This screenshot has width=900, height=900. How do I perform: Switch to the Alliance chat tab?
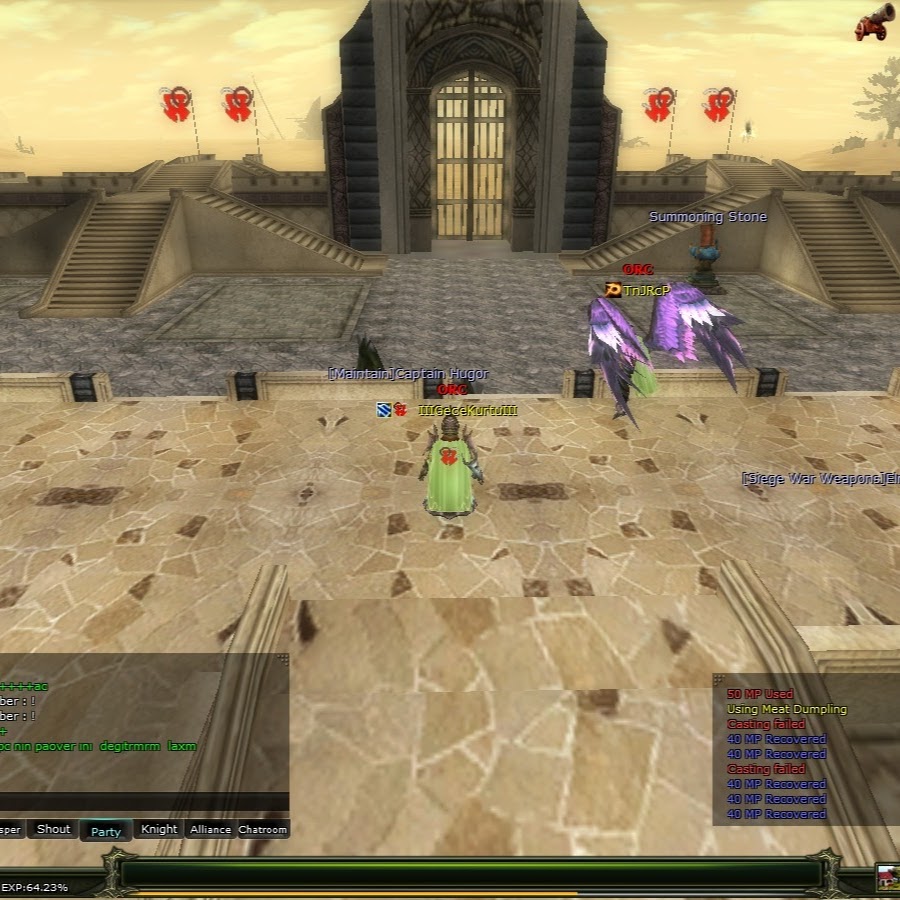point(210,829)
